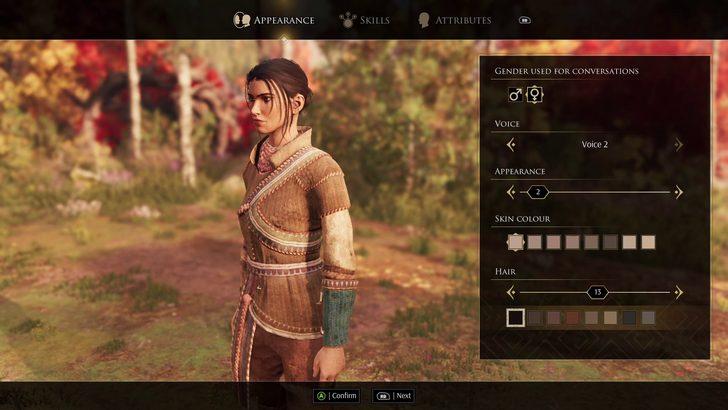This screenshot has width=728, height=410.
Task: Choose the female gender symbol
Action: click(x=535, y=94)
